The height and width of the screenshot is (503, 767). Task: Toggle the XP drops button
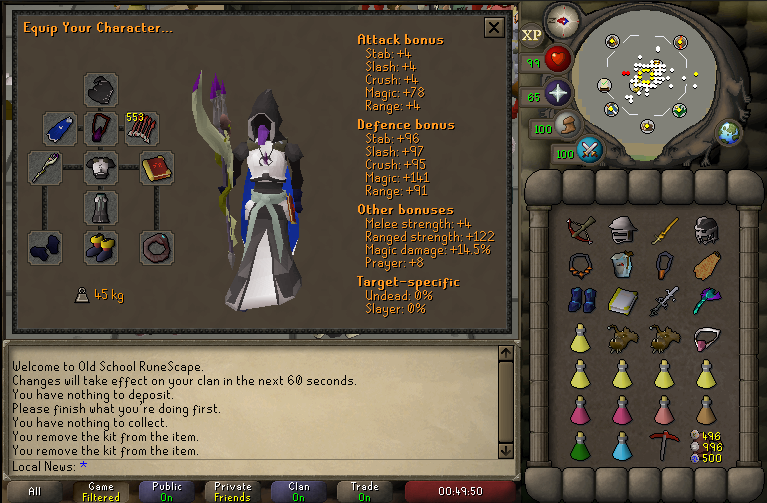(x=531, y=34)
